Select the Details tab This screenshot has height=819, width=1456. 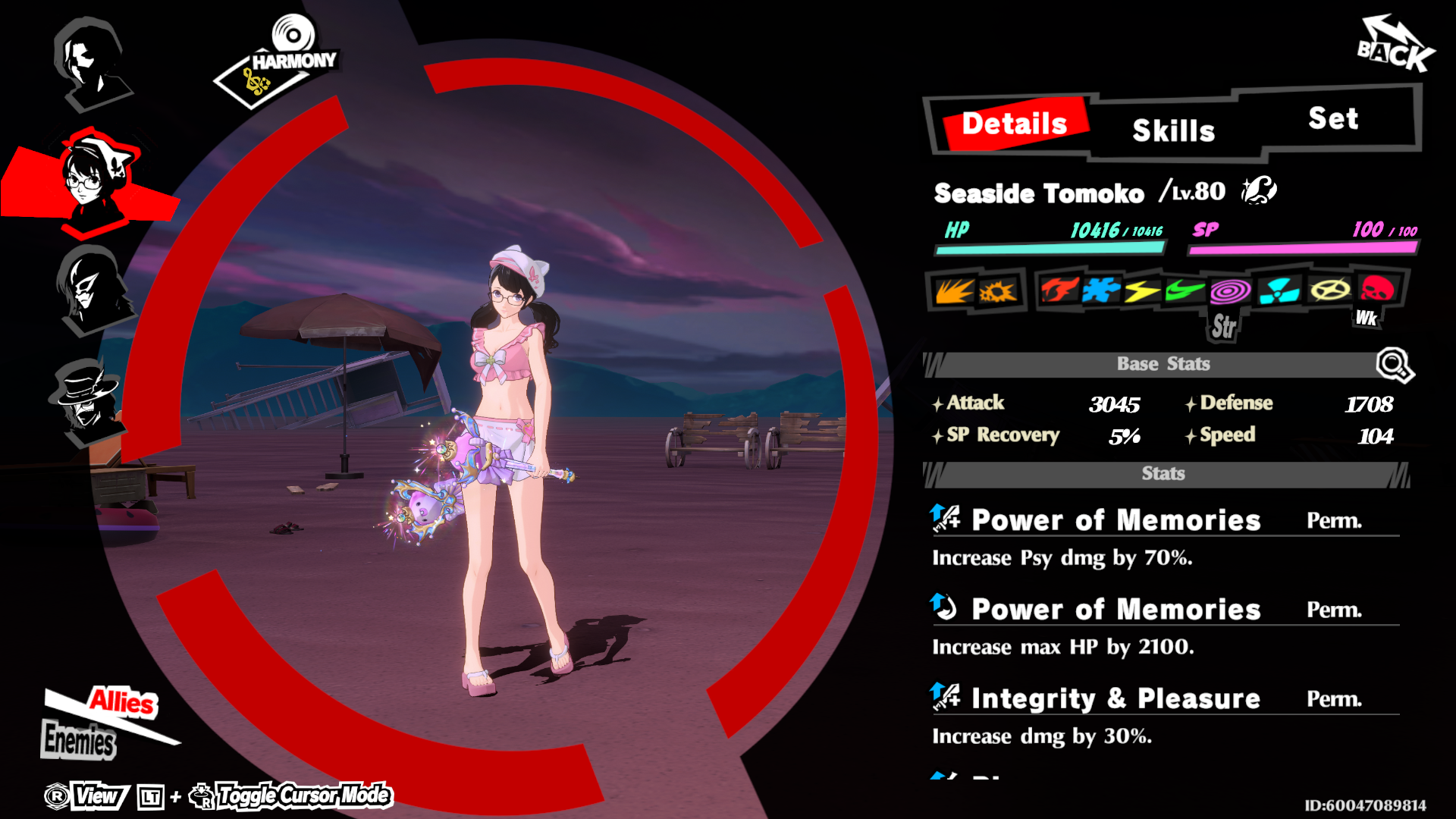1014,124
